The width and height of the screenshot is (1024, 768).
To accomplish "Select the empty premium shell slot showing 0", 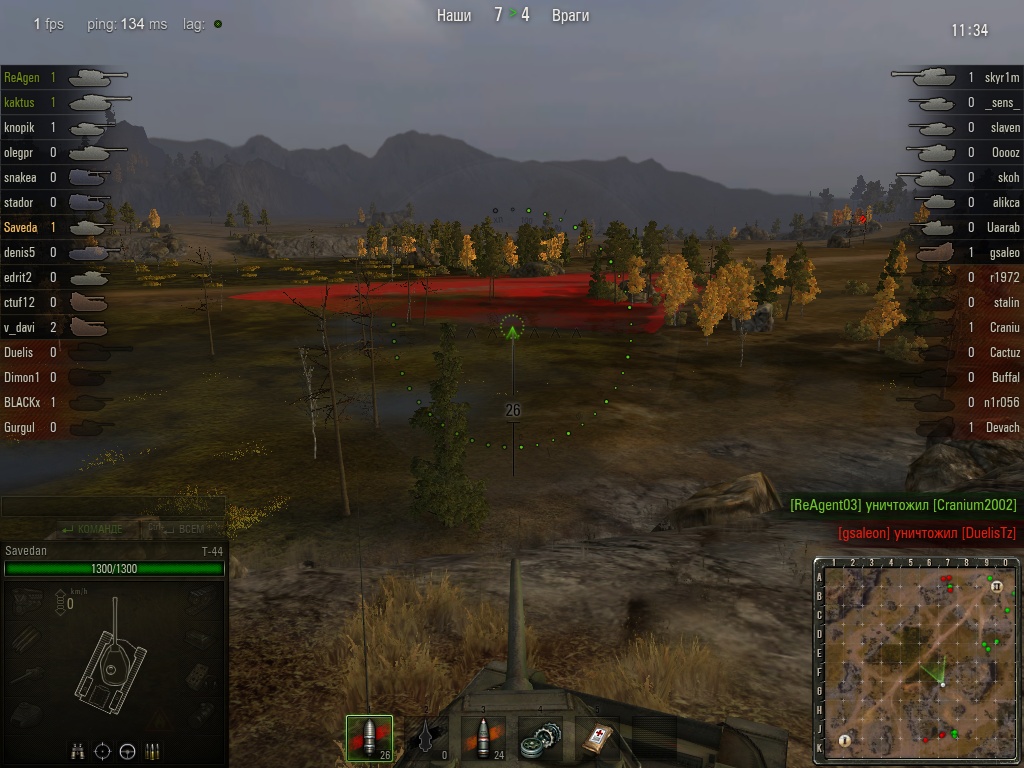I will [426, 738].
